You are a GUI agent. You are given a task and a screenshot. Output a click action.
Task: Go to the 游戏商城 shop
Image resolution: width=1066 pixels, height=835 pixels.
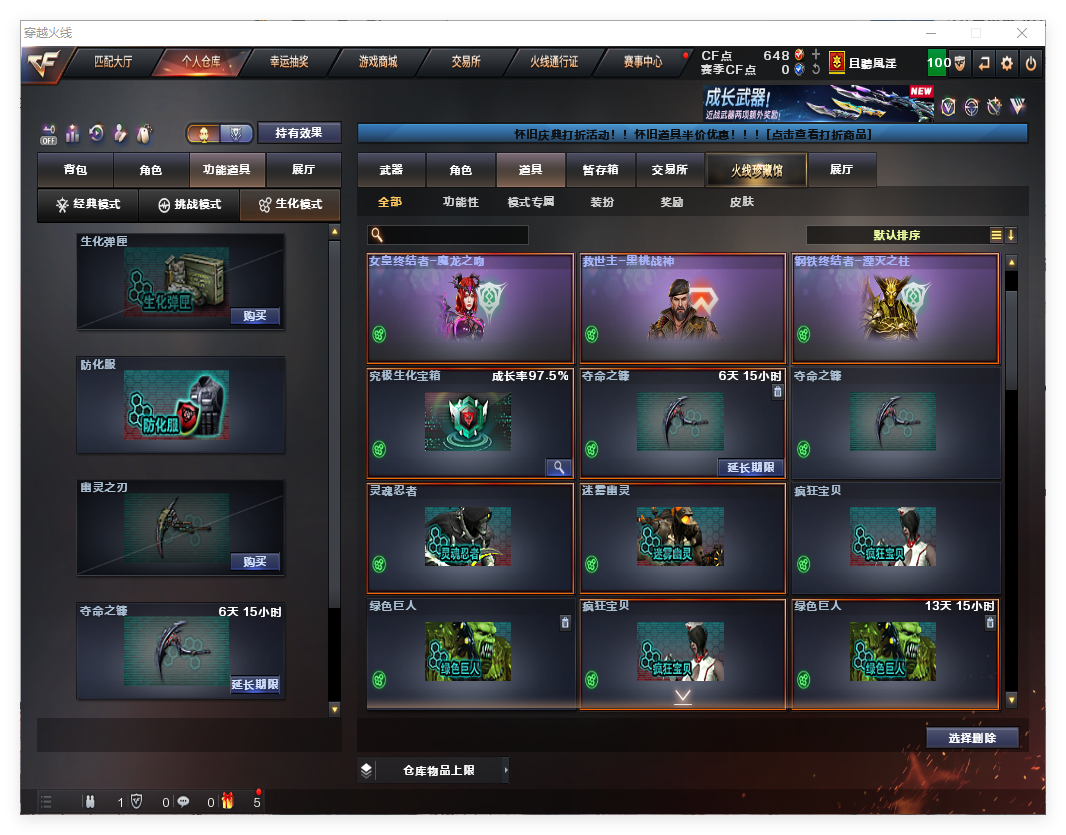(x=378, y=62)
